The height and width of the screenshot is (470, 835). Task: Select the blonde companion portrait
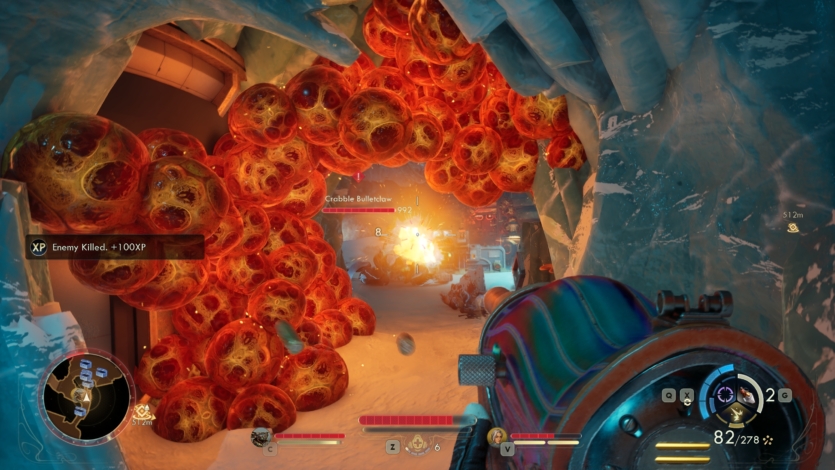click(496, 436)
